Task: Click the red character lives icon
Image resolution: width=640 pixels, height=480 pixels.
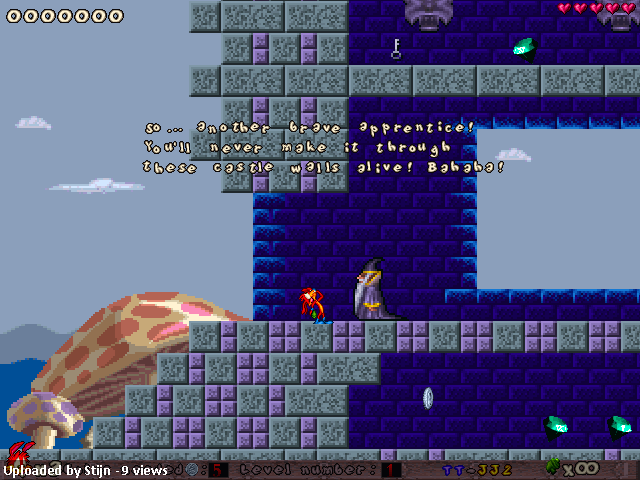Action: [18, 455]
